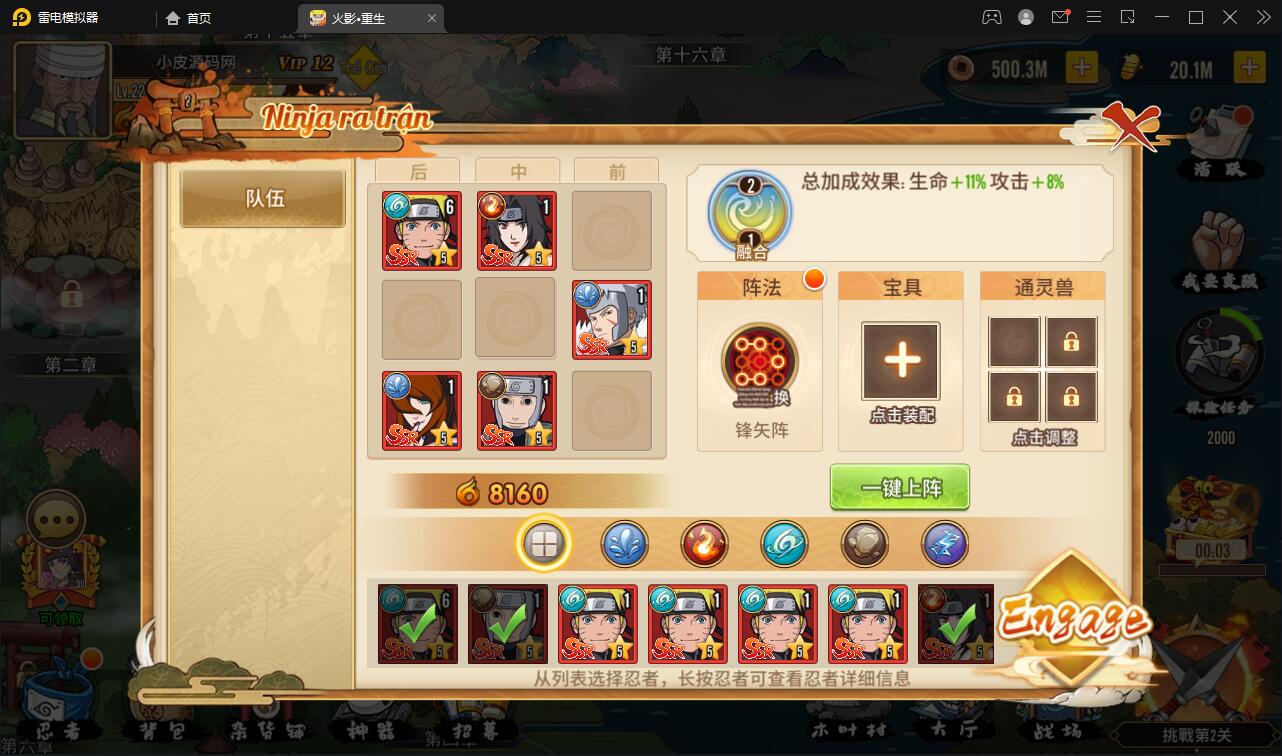Enable the all-elements grid filter
This screenshot has width=1282, height=756.
(x=544, y=545)
